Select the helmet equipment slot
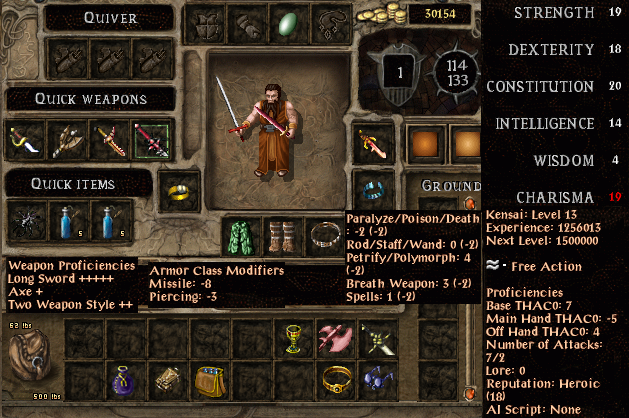Viewport: 629px width, 418px height. 203,24
